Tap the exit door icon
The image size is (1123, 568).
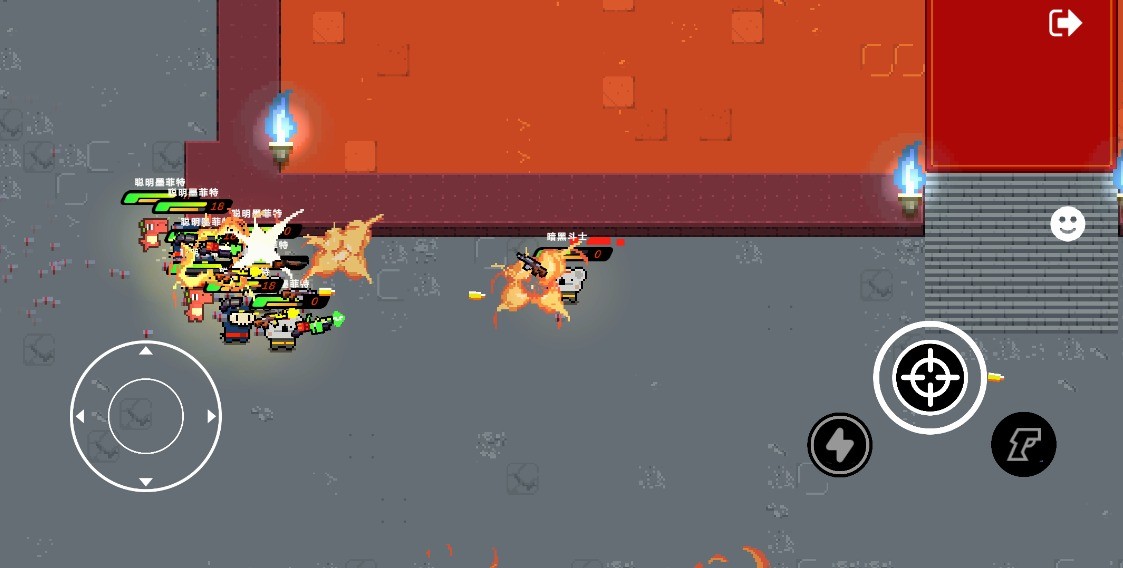tap(1065, 22)
